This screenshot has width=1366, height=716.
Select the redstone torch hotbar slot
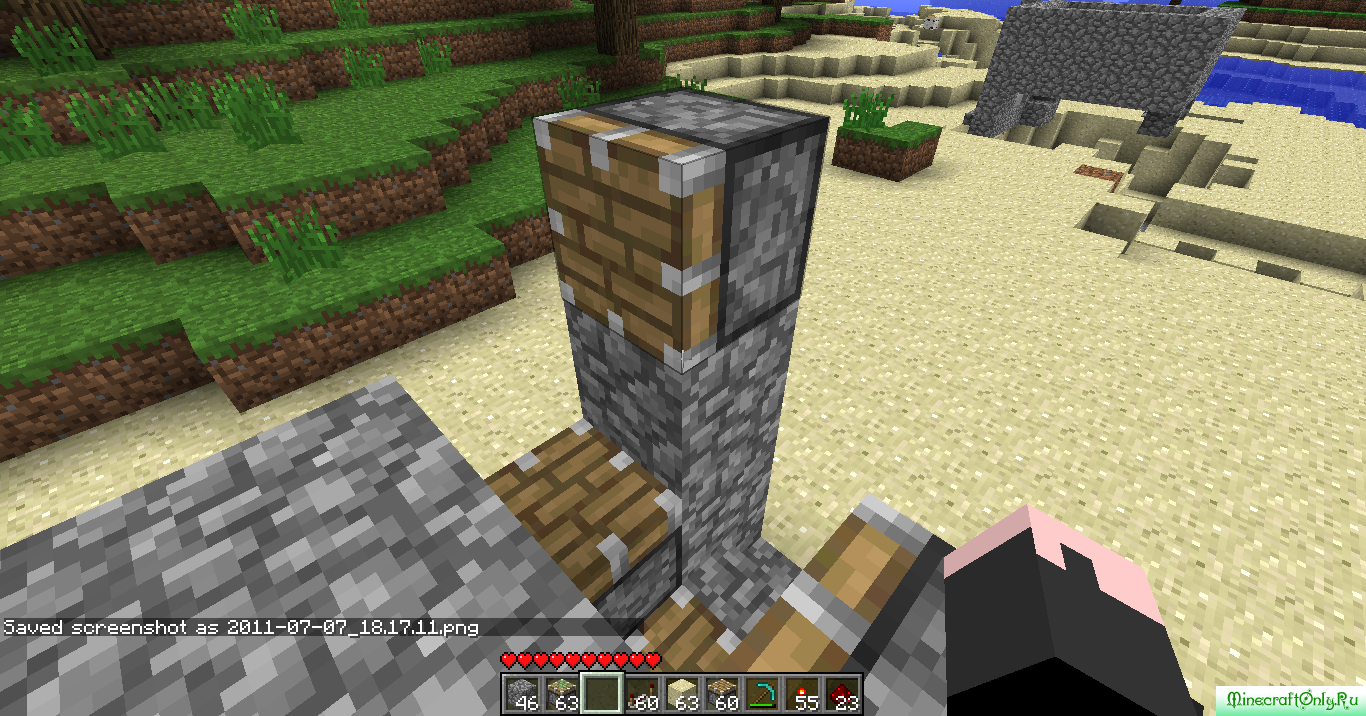pos(802,693)
